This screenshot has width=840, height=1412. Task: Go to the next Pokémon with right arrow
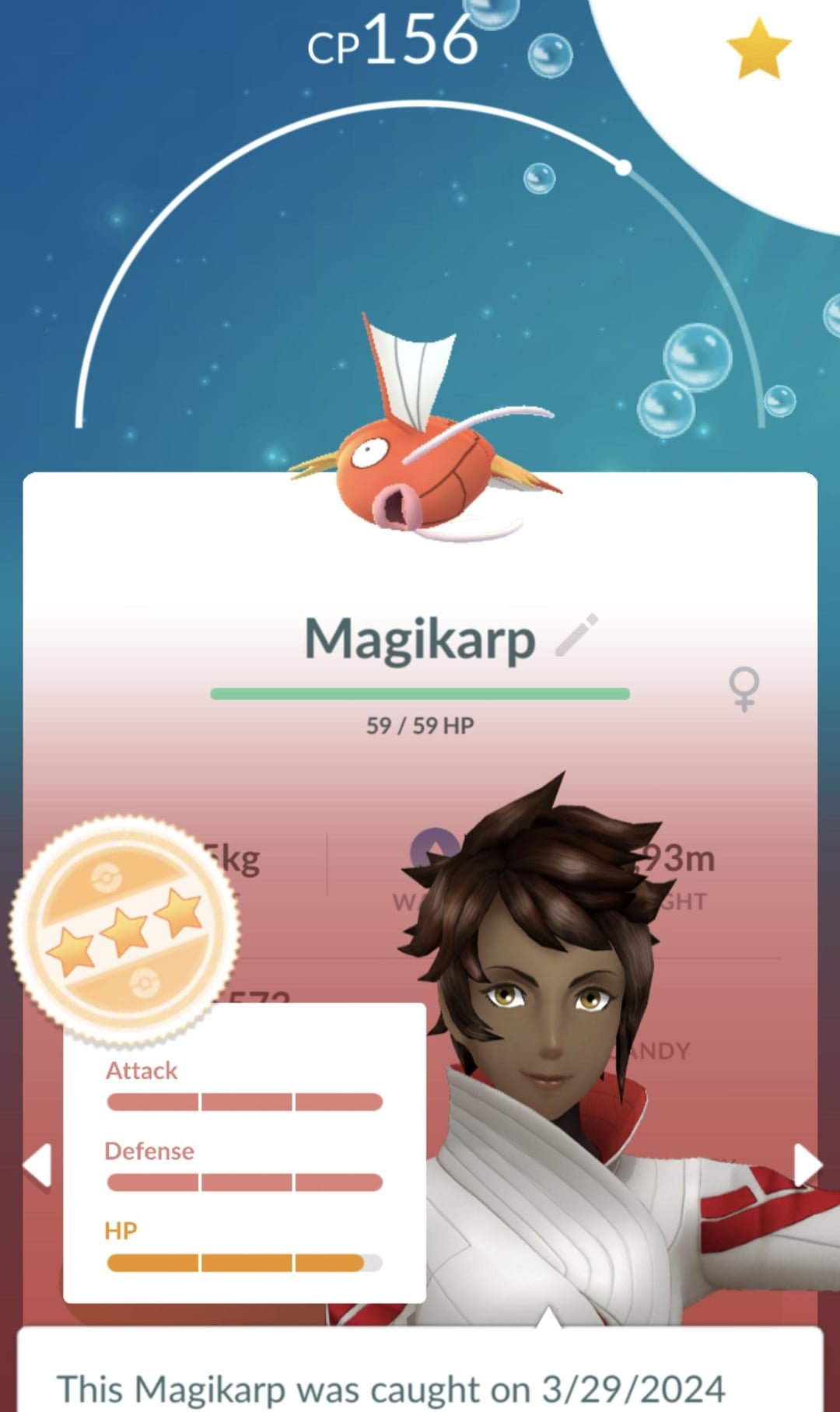click(x=807, y=1165)
